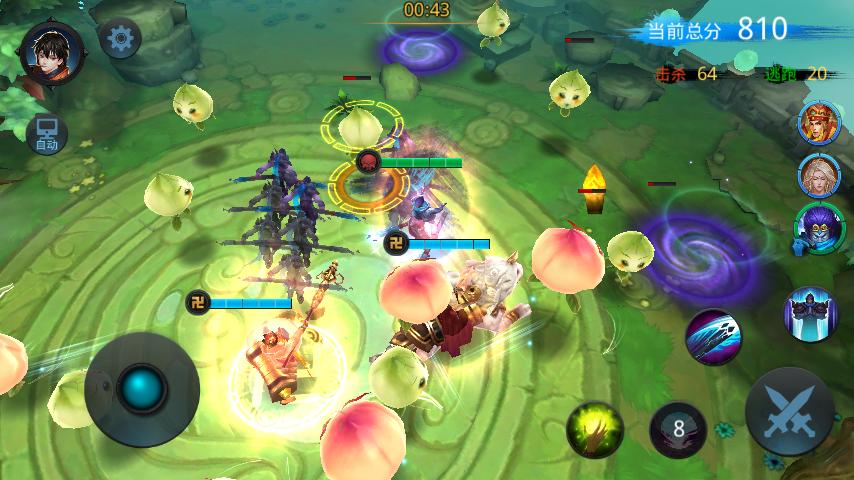Cast the blue slashing blades skill
The width and height of the screenshot is (854, 480).
point(713,337)
